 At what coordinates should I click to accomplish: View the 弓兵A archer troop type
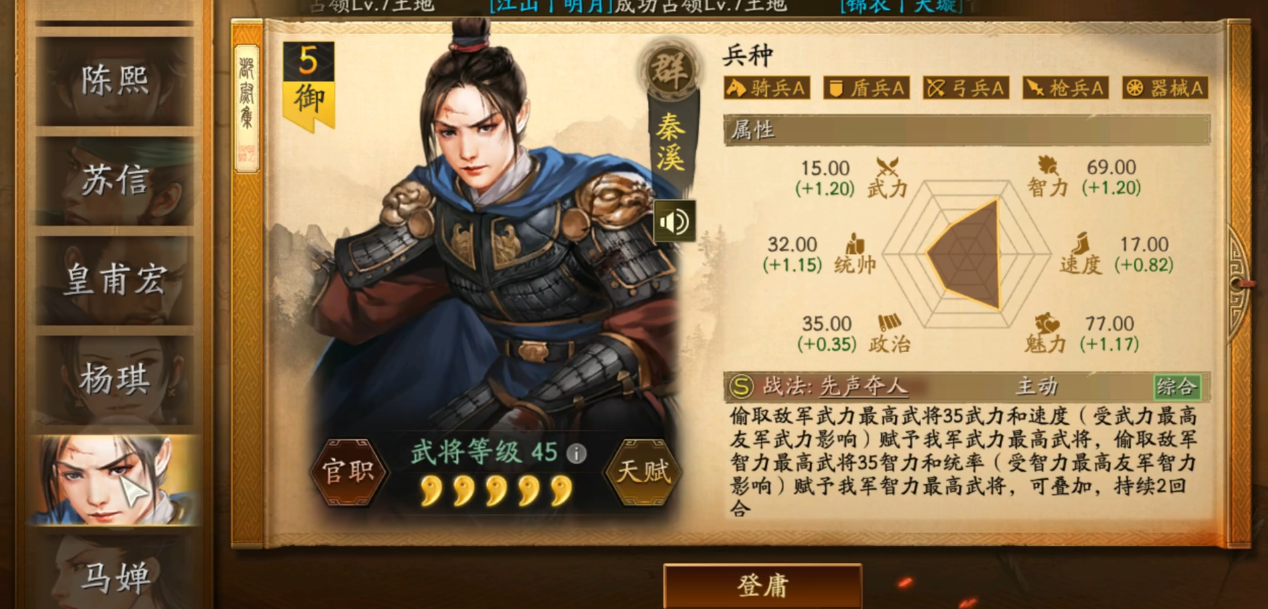pos(965,88)
